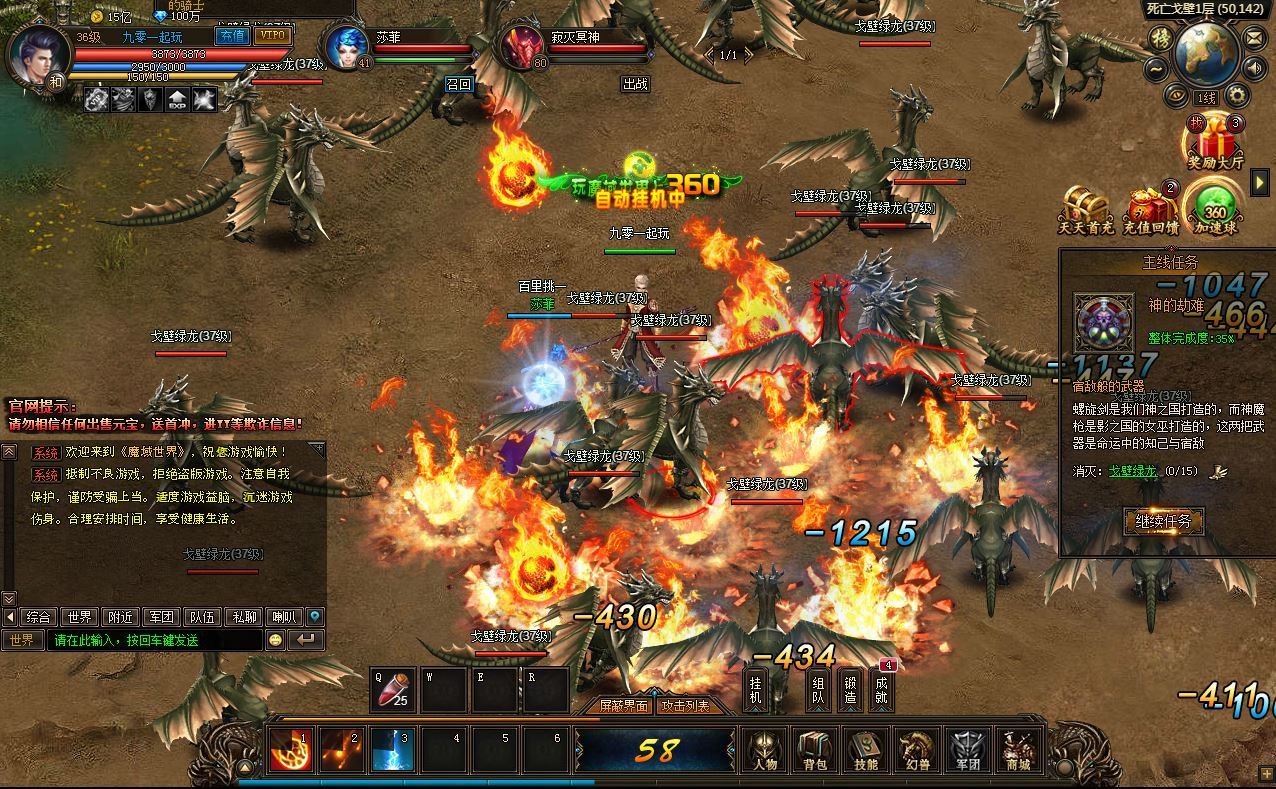Open the 天天首充 treasure chest offer
This screenshot has width=1276, height=789.
[x=1086, y=208]
